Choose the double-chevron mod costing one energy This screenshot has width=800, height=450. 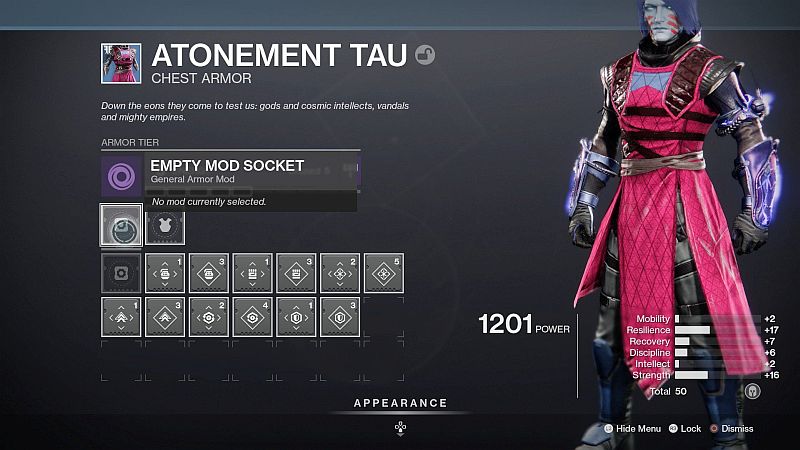click(120, 316)
